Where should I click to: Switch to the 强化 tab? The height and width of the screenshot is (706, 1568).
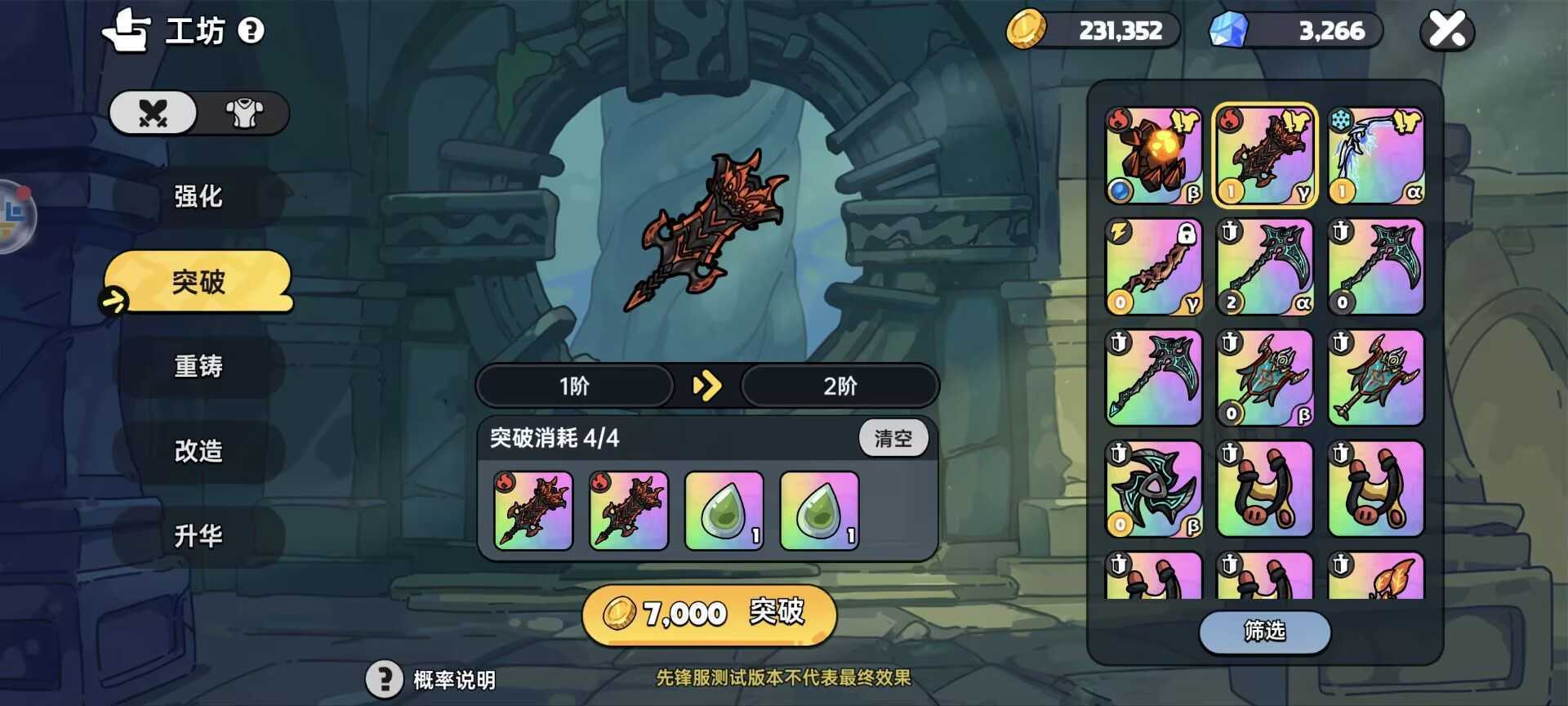click(x=196, y=196)
